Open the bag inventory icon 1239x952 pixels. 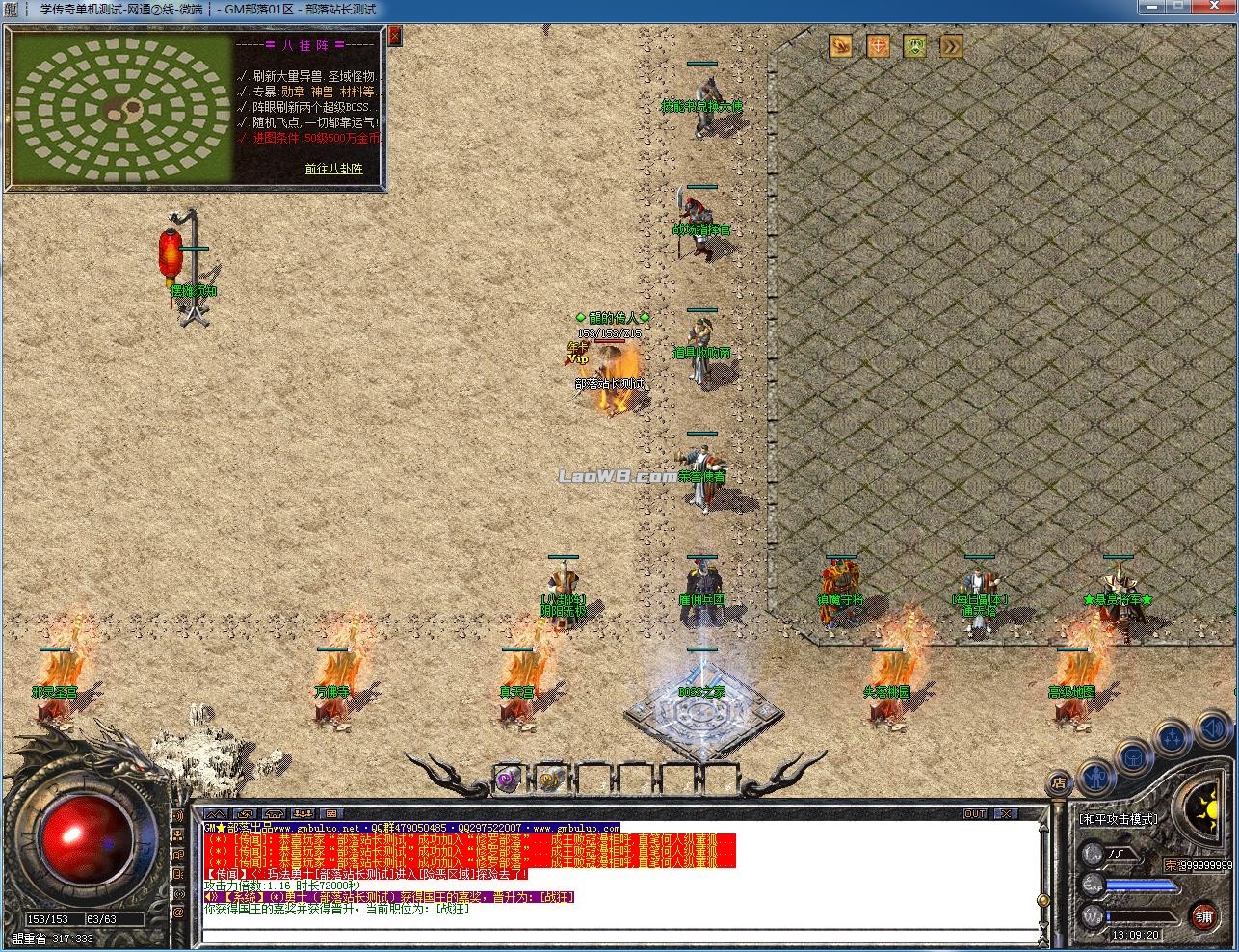[1133, 754]
